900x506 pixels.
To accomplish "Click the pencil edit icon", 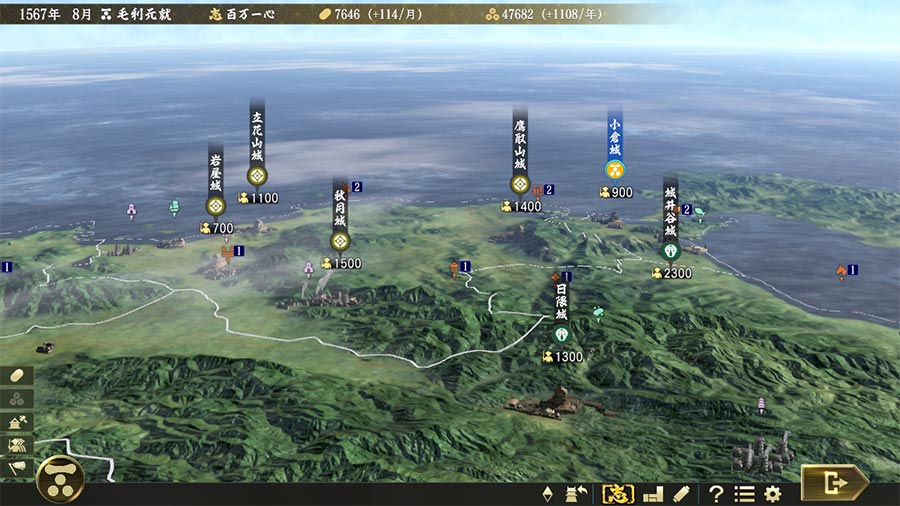I will [681, 493].
